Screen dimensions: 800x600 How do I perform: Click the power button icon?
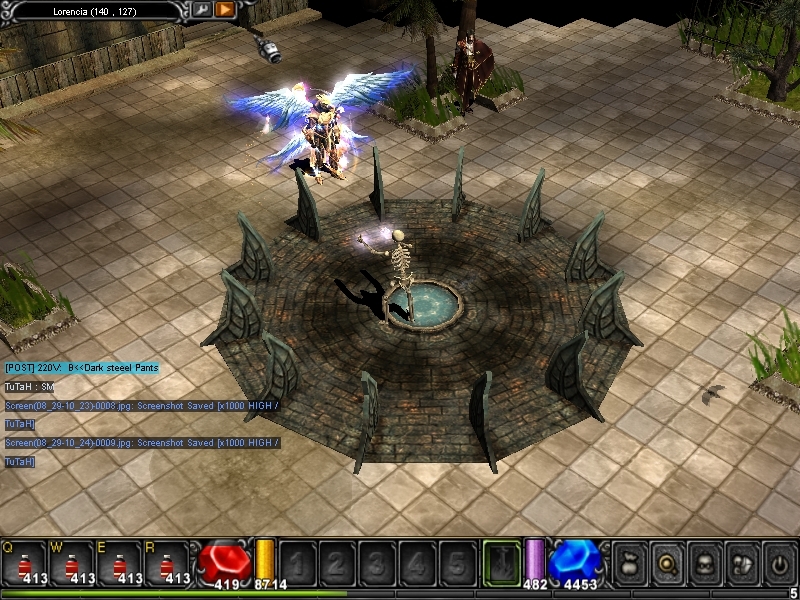coord(778,563)
